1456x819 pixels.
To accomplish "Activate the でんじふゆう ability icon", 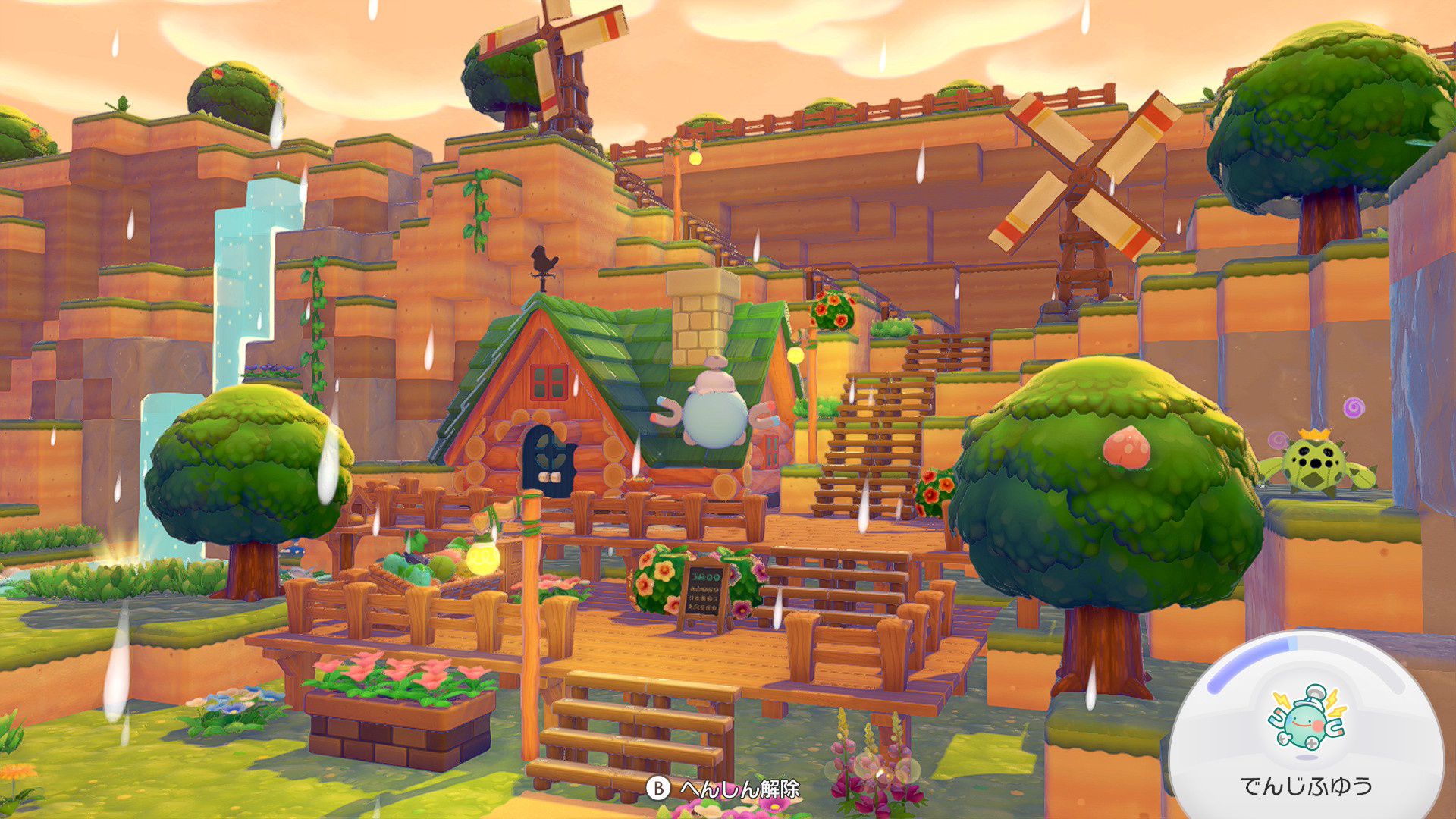I will pyautogui.click(x=1306, y=723).
